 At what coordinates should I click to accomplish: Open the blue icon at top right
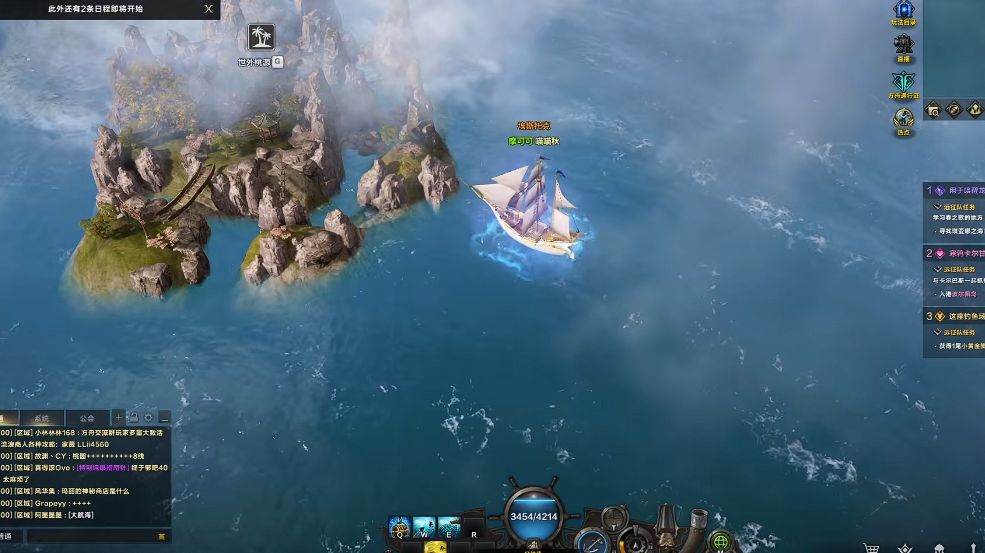904,10
